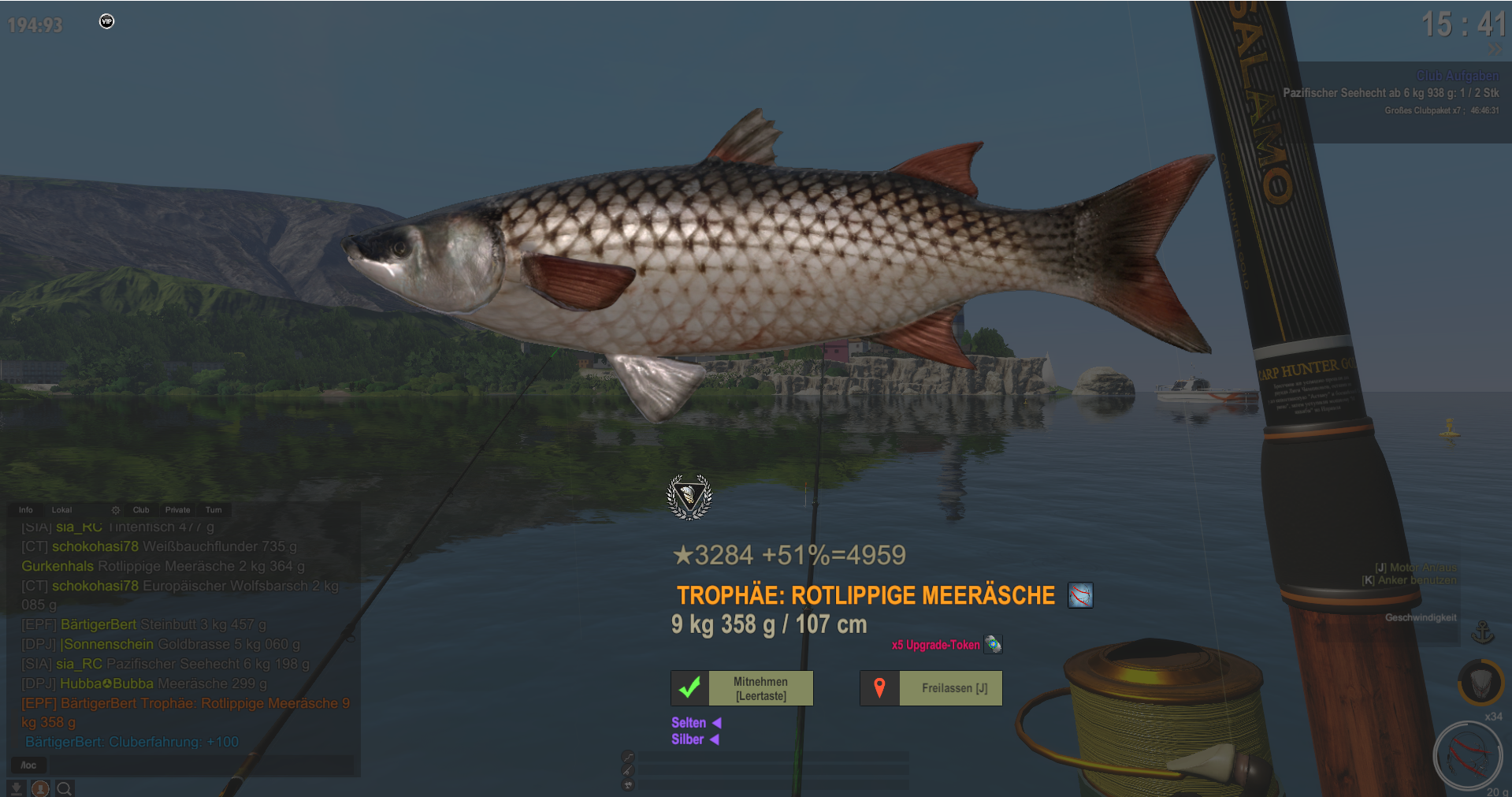This screenshot has height=797, width=1512.
Task: Select the Turn chat tab
Action: click(x=214, y=510)
